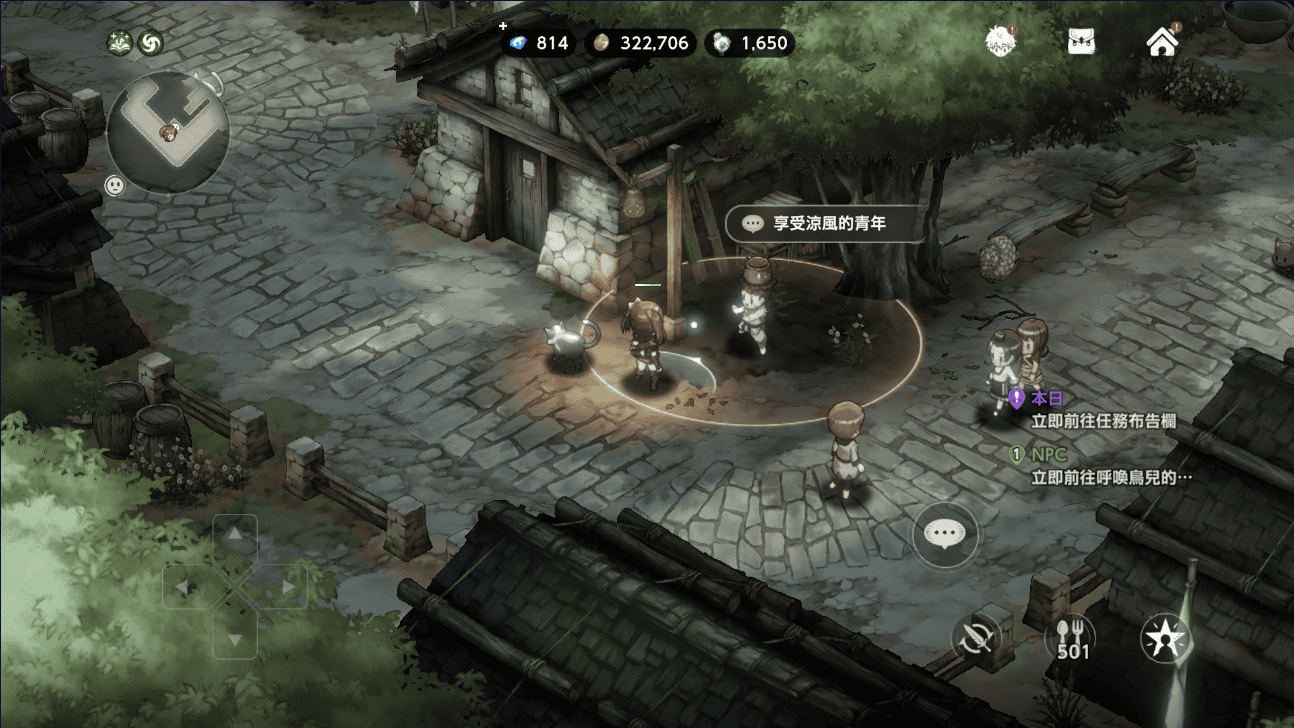Tap the d-pad up arrow
The height and width of the screenshot is (728, 1294).
coord(235,536)
